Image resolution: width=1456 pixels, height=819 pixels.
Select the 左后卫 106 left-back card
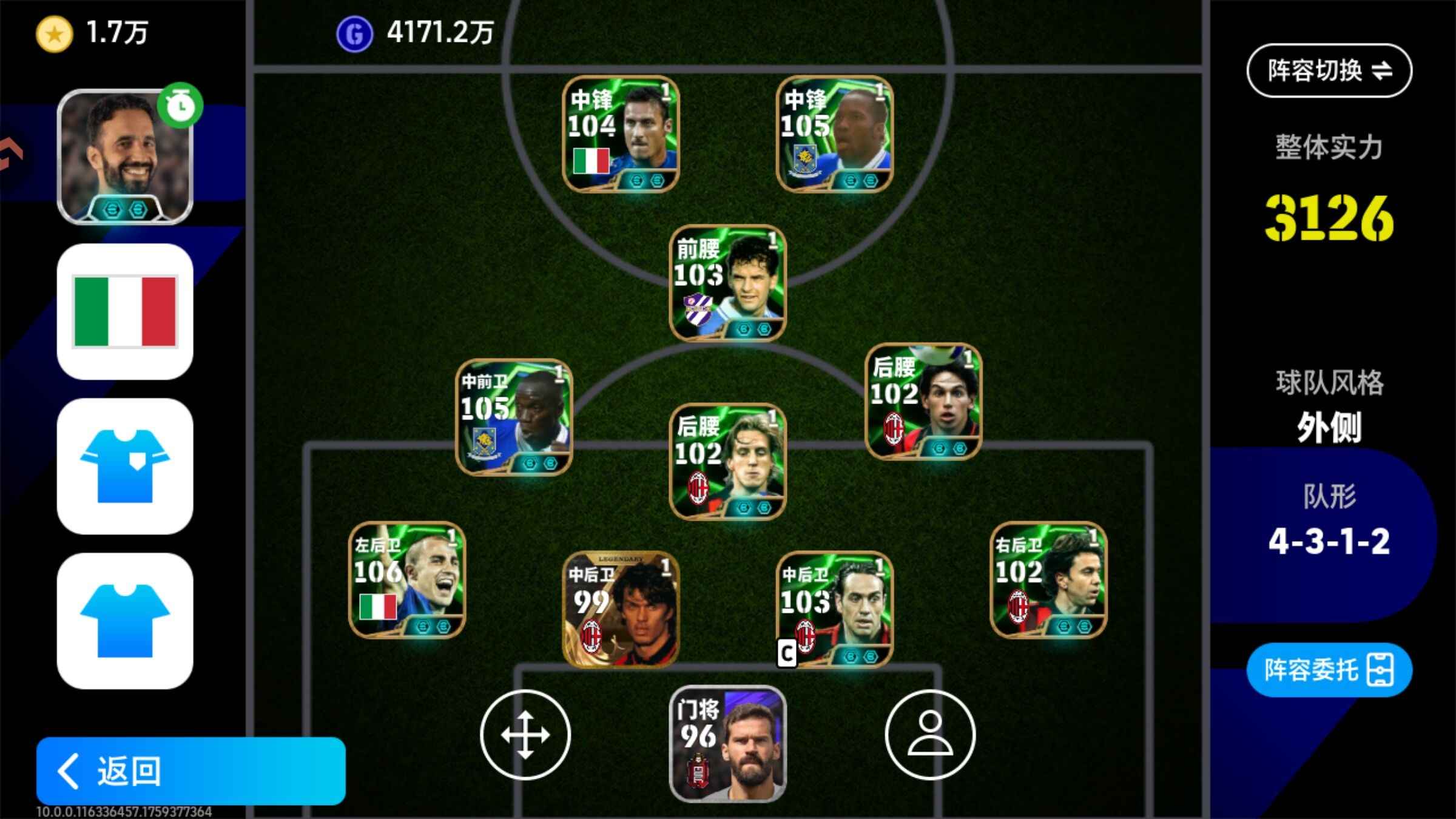(407, 580)
